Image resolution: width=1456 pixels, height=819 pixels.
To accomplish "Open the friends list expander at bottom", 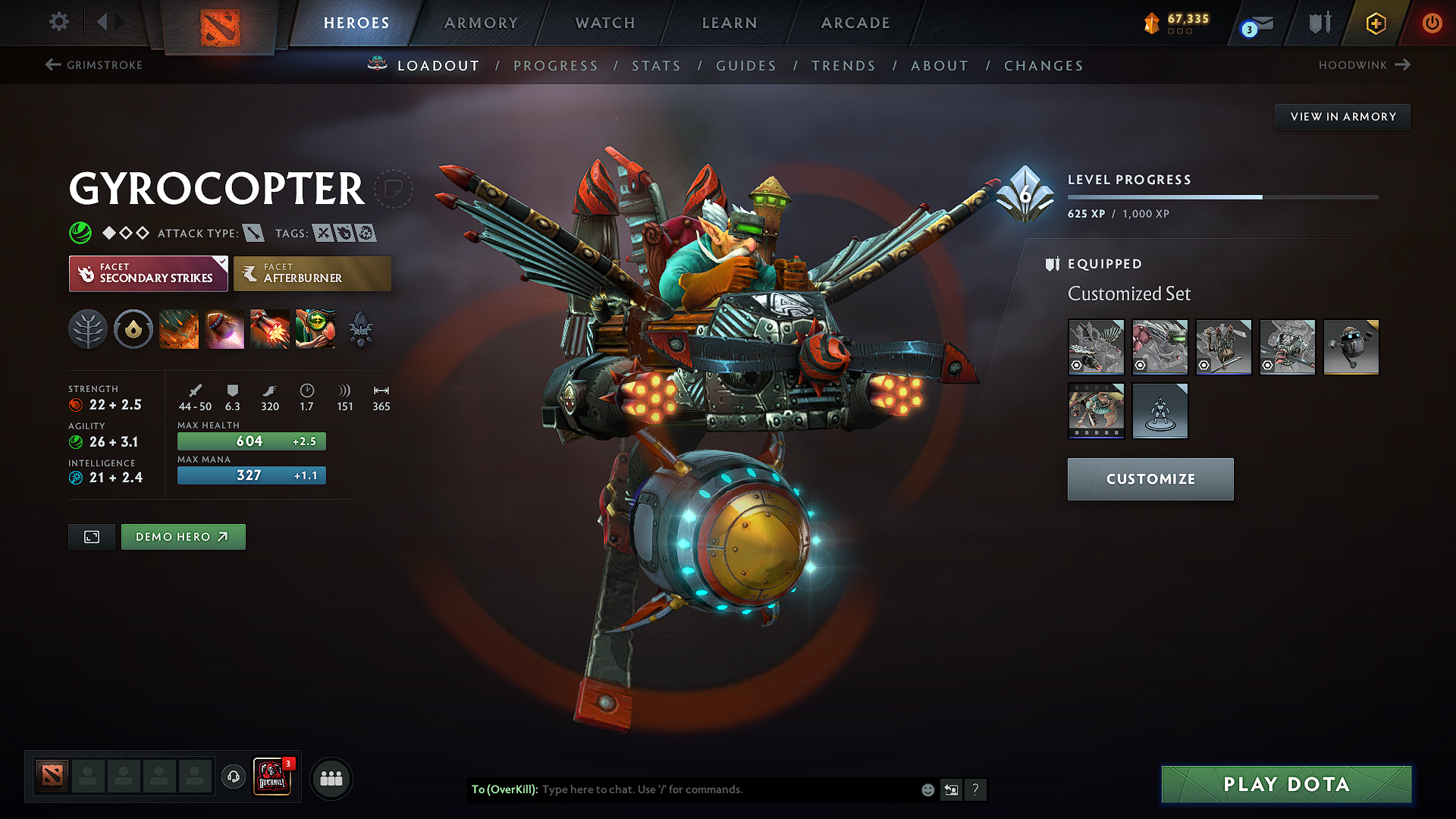I will [331, 778].
